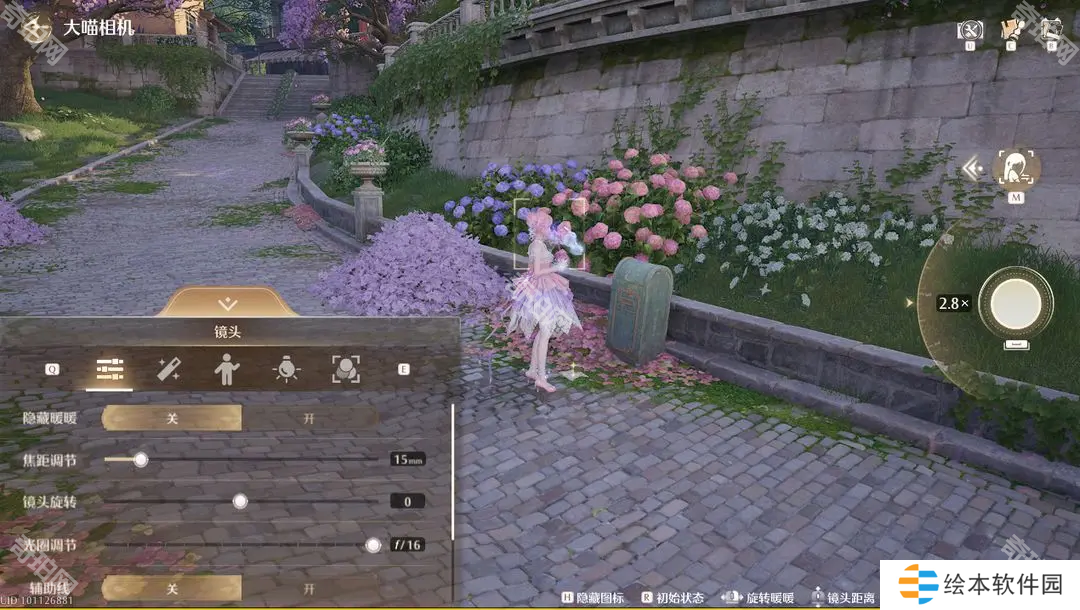Collapse the camera panel with the down chevron

228,303
